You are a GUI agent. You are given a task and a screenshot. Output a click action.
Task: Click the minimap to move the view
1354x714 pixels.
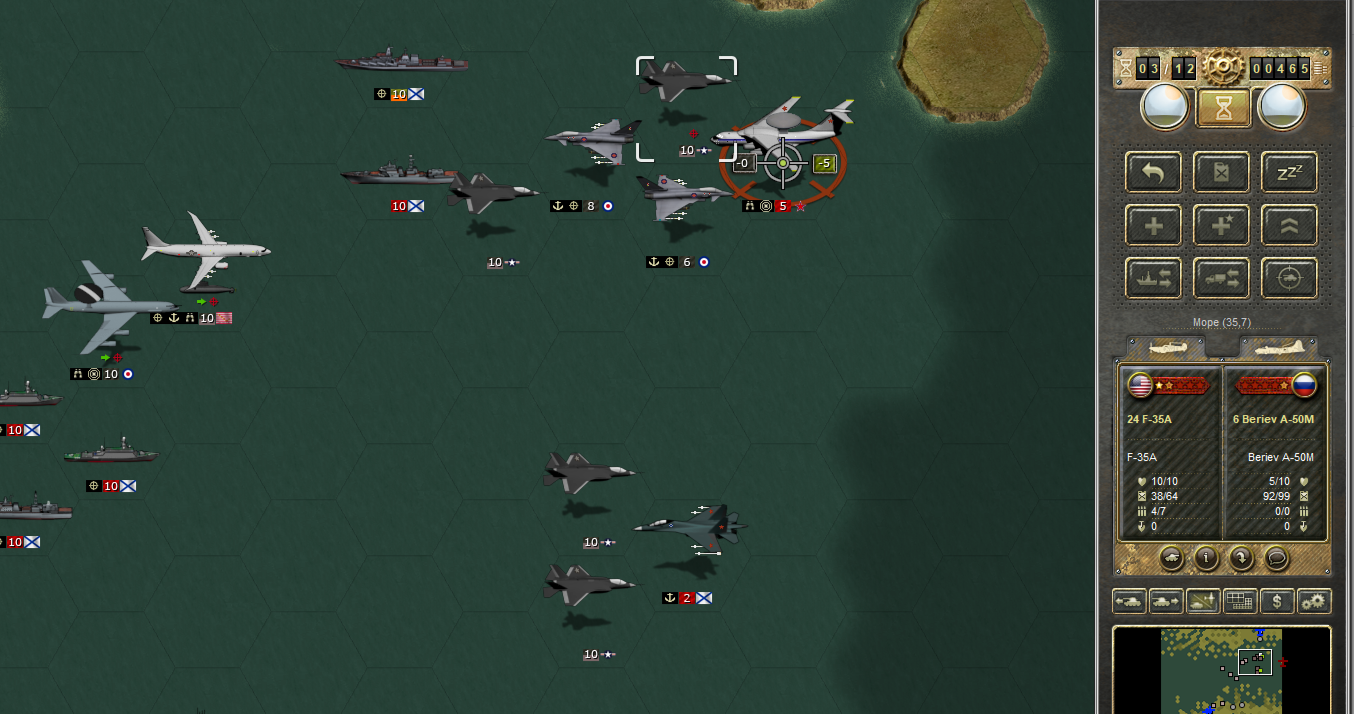1221,668
